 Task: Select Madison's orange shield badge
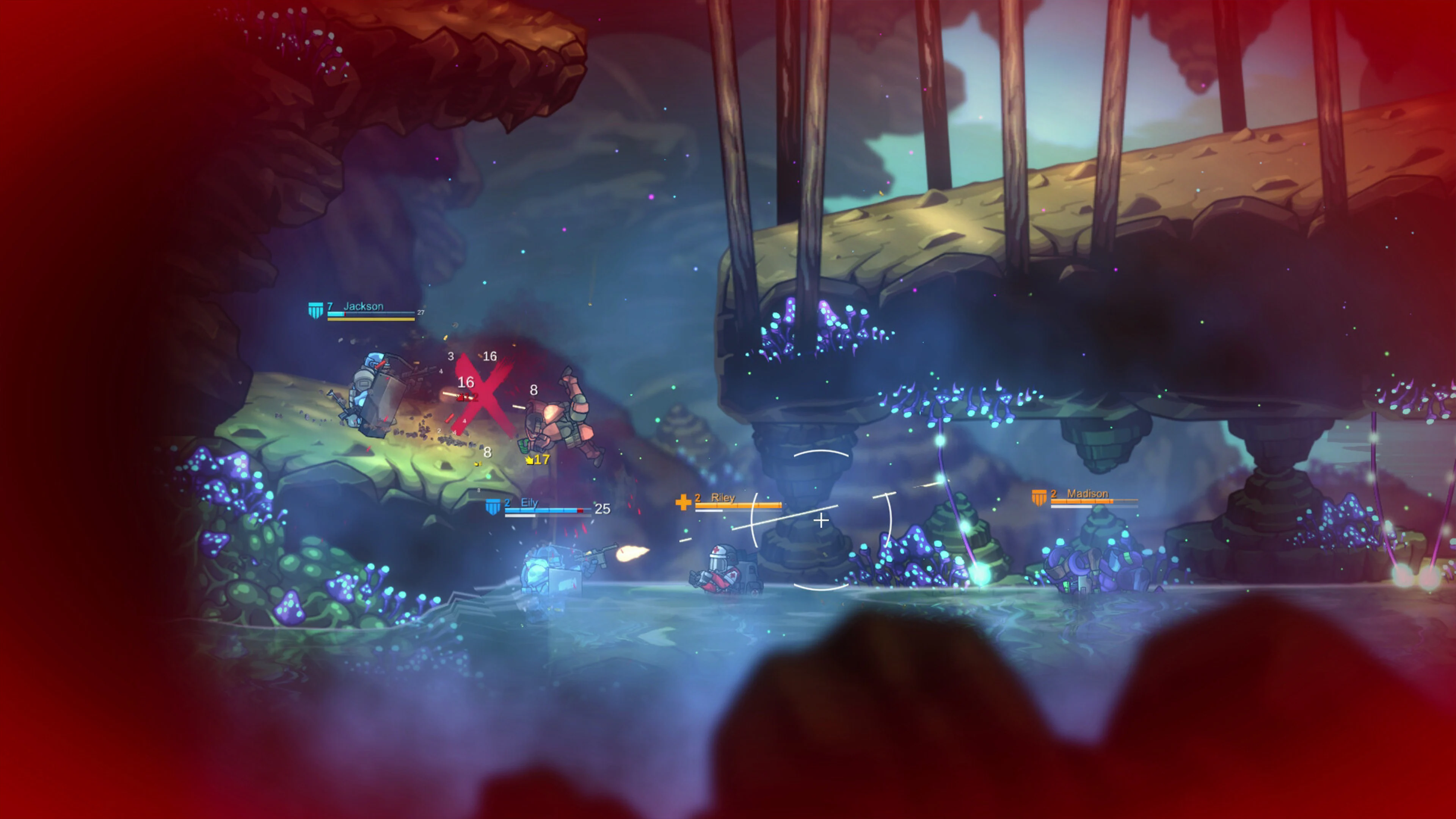pyautogui.click(x=1039, y=498)
